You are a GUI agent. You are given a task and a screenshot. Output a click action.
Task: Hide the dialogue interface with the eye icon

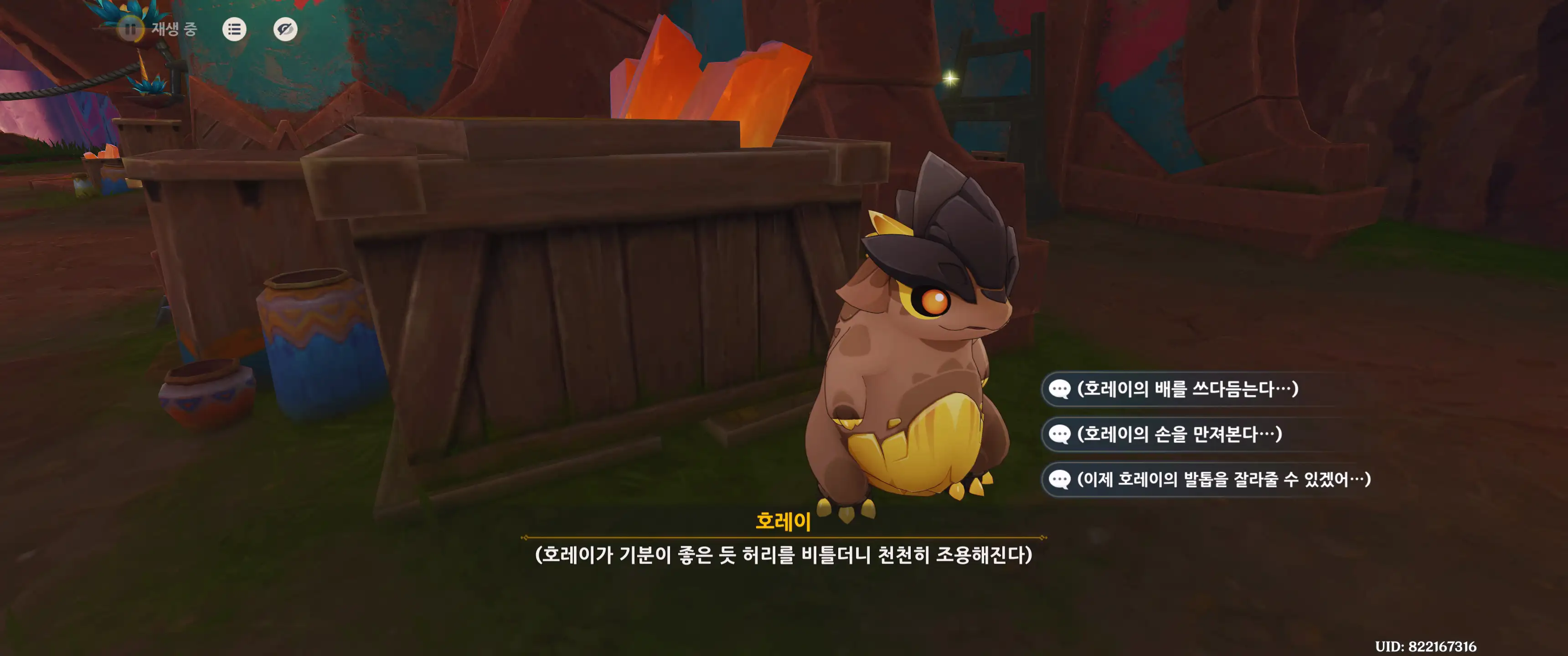pos(285,29)
